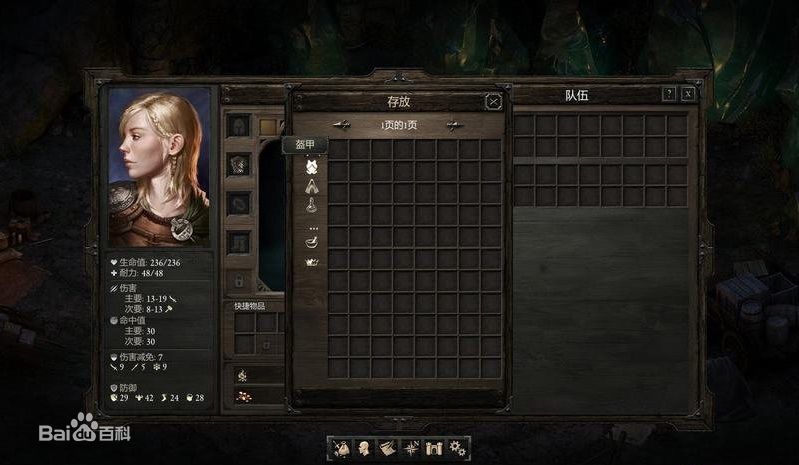Open the character head icon in bottom bar

click(364, 447)
